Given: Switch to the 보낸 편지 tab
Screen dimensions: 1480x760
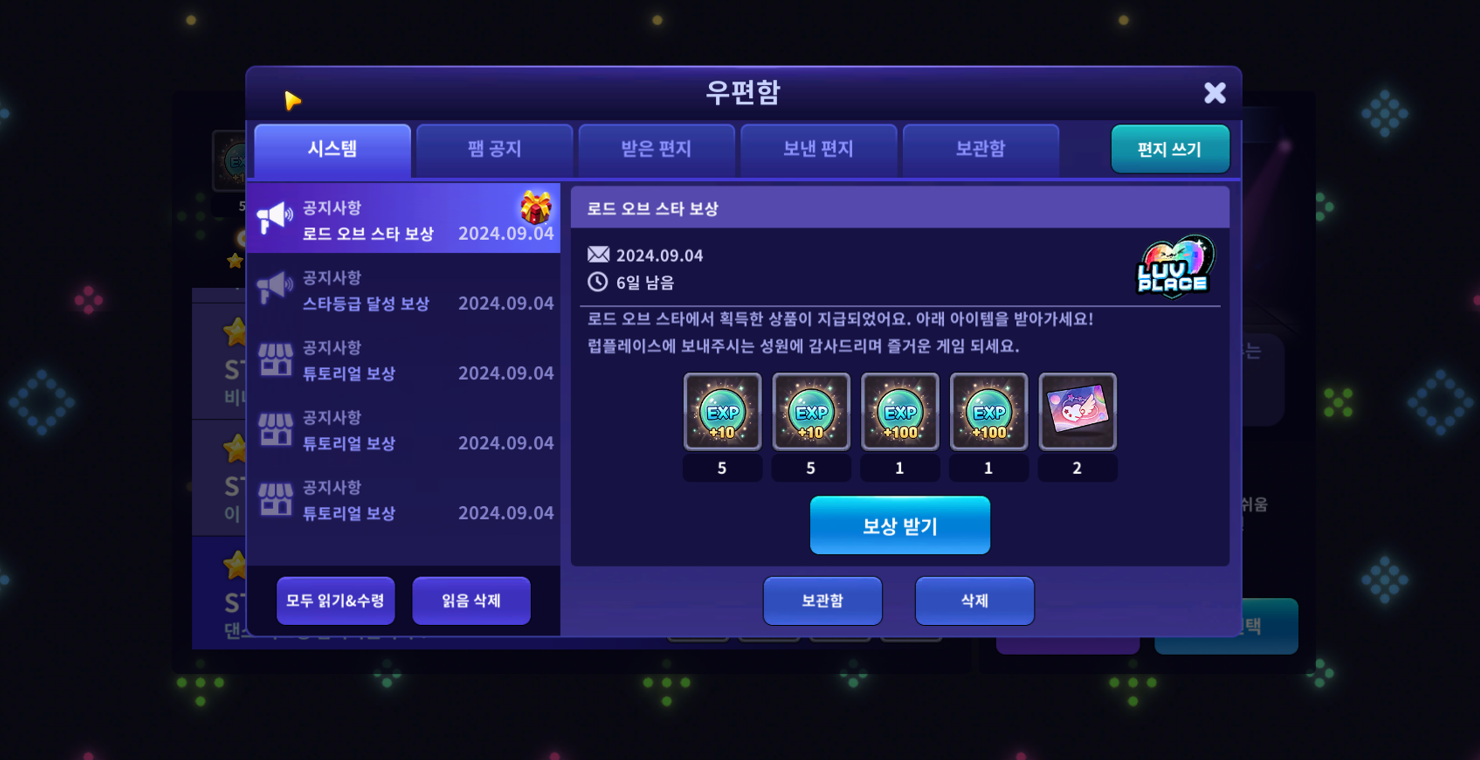Looking at the screenshot, I should point(818,150).
